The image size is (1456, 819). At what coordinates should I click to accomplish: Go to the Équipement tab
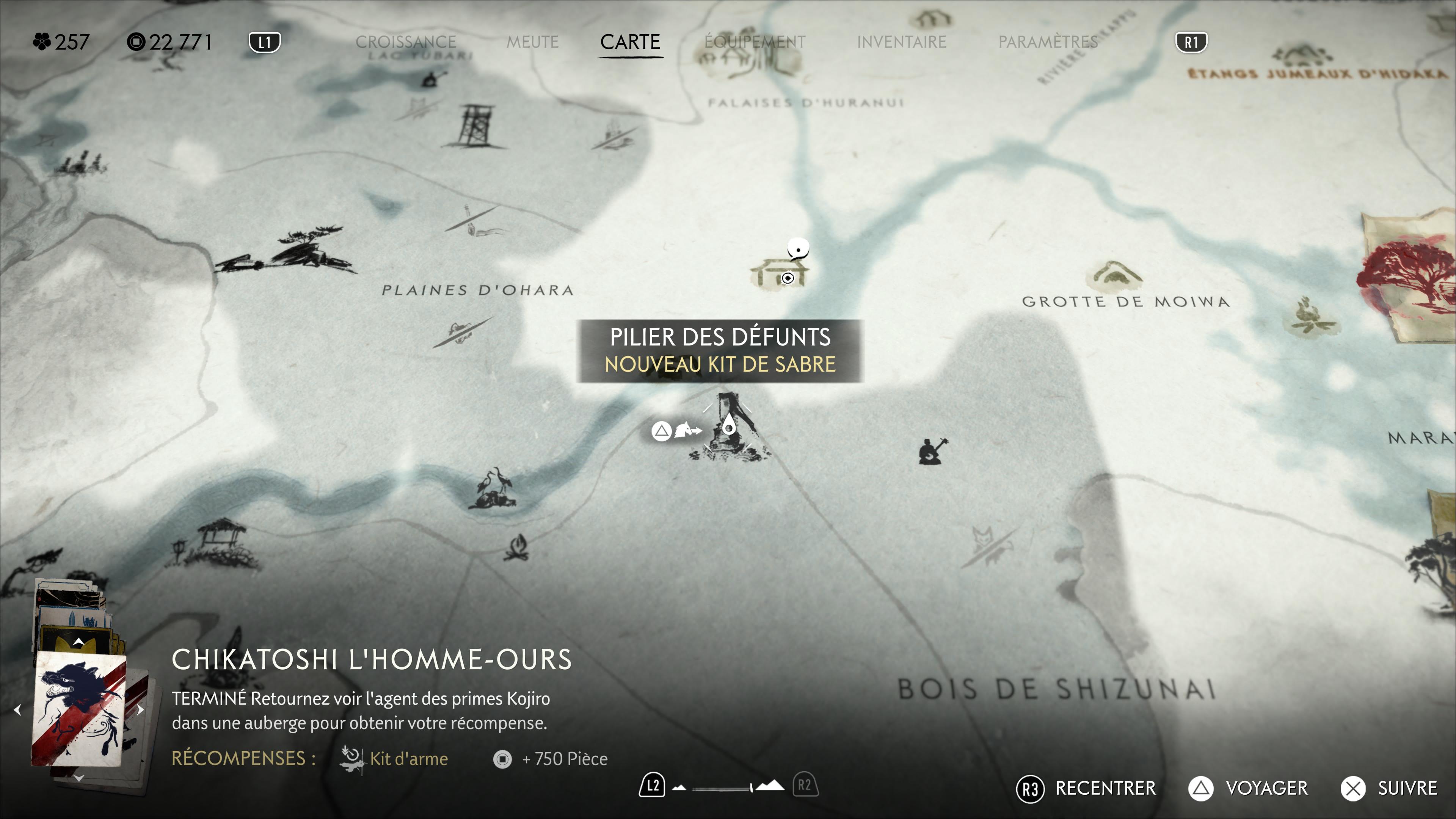tap(755, 42)
